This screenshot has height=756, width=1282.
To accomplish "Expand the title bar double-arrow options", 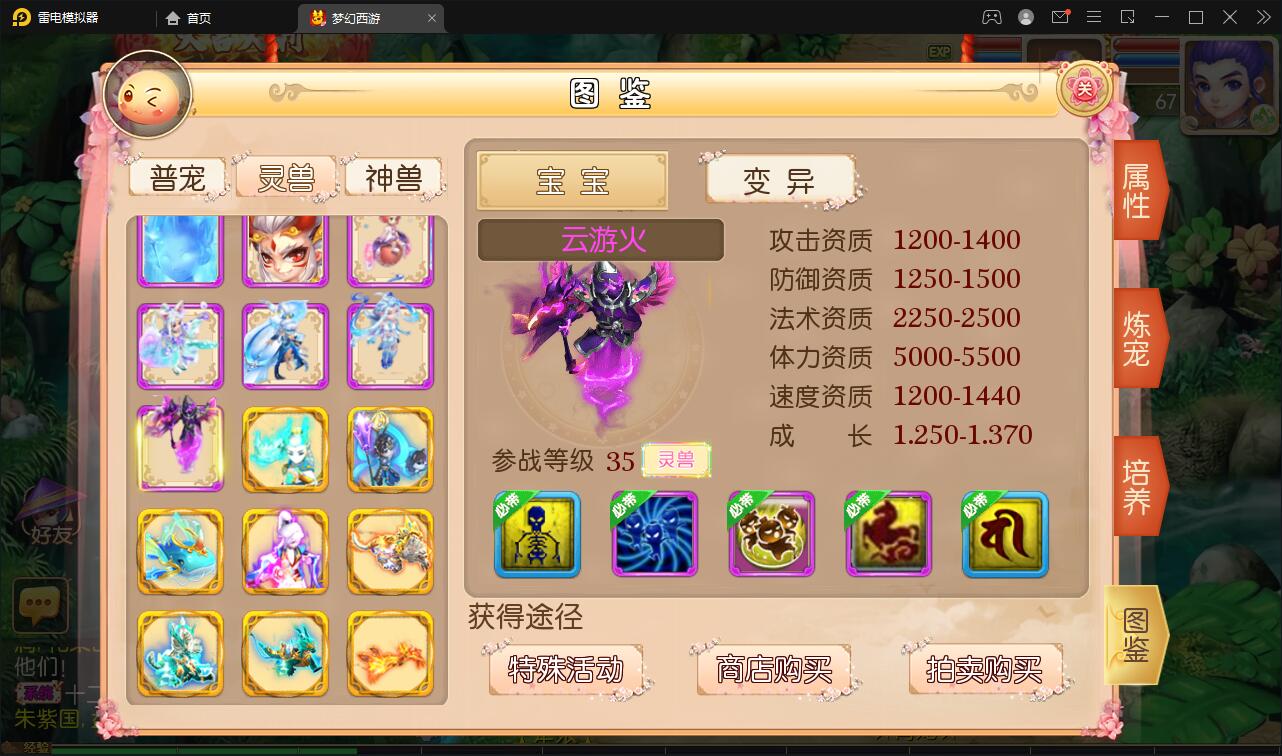I will point(1262,17).
